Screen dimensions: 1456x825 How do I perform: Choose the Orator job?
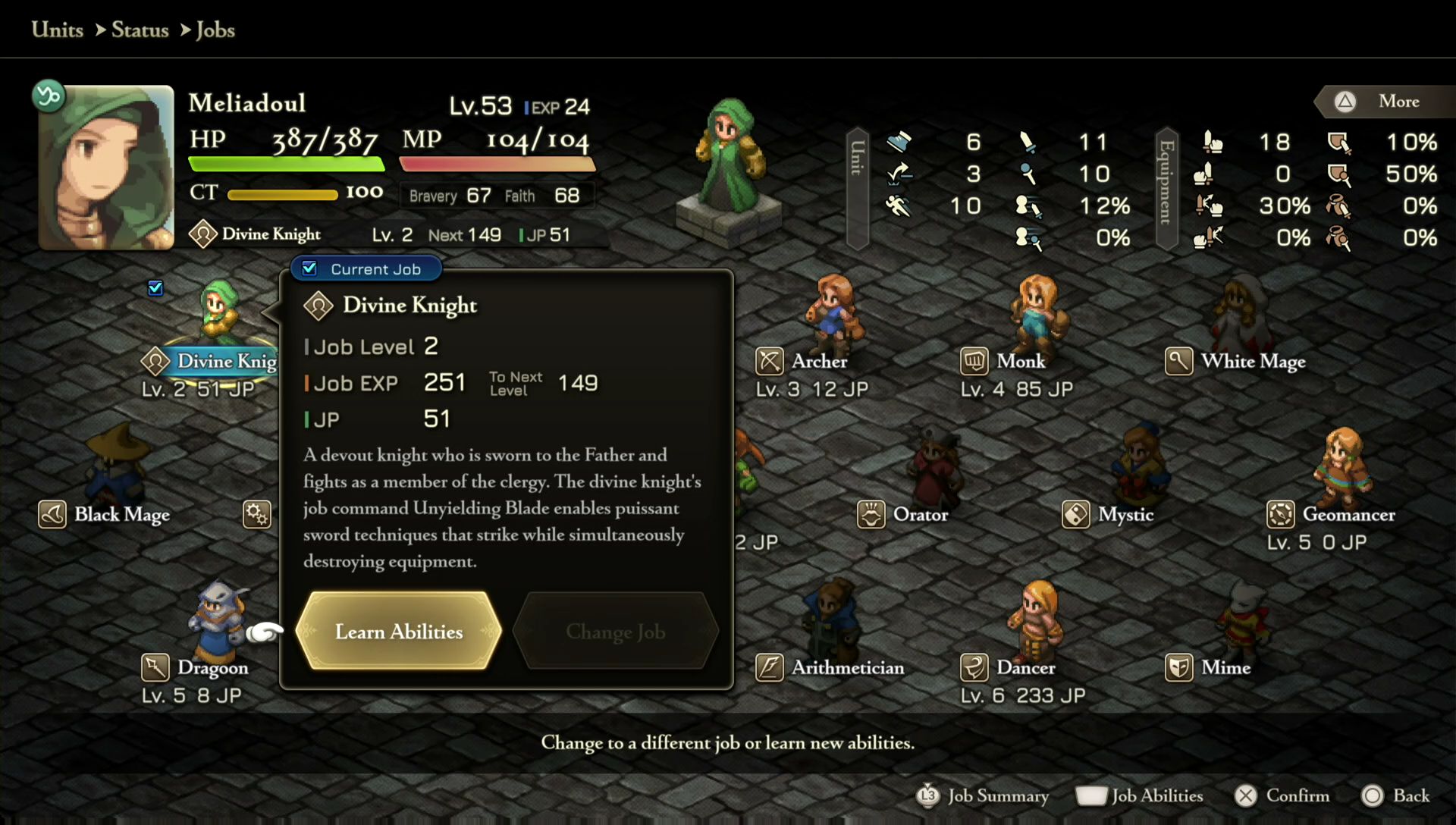[x=920, y=514]
